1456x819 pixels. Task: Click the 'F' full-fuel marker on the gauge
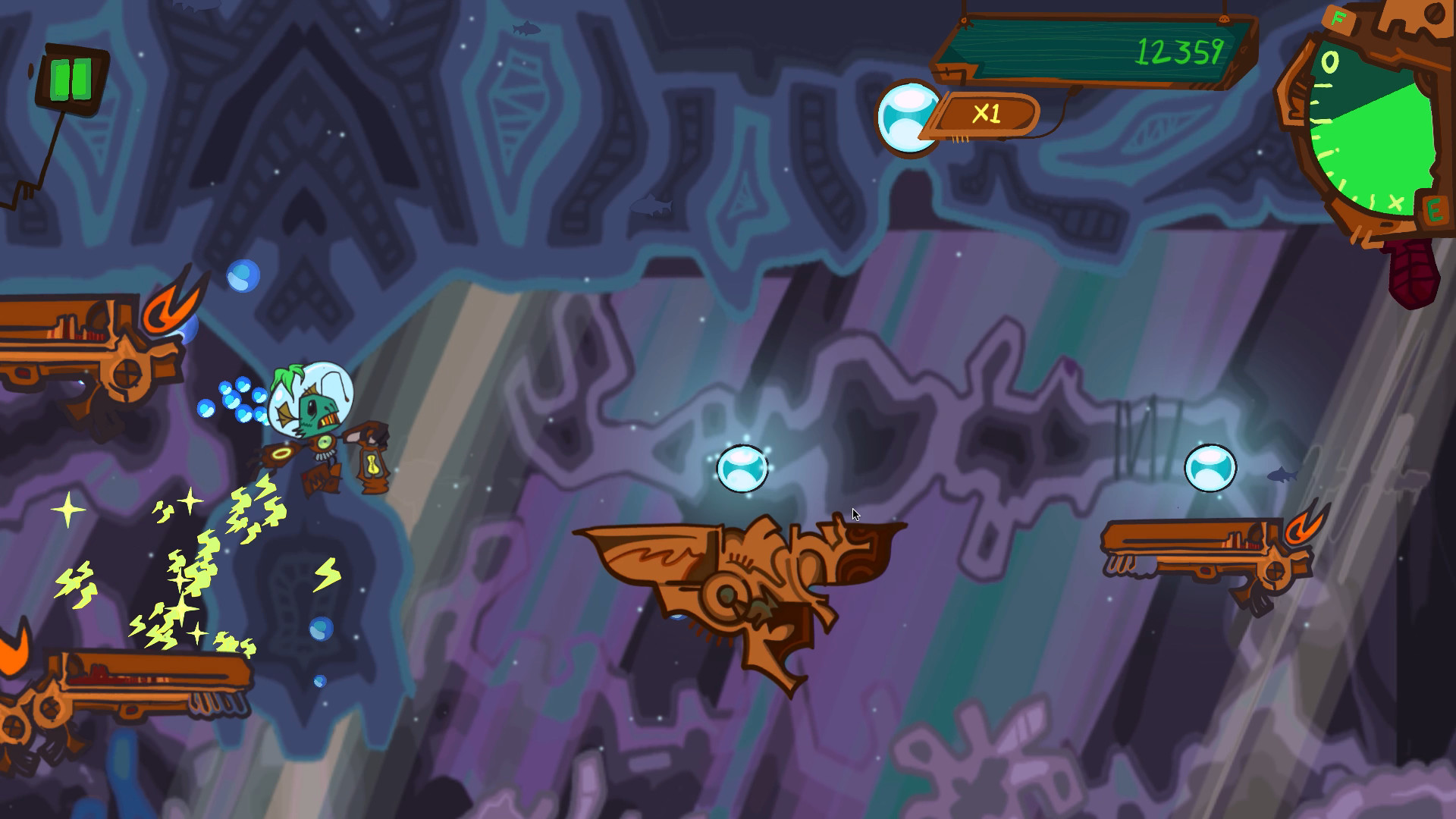point(1337,18)
